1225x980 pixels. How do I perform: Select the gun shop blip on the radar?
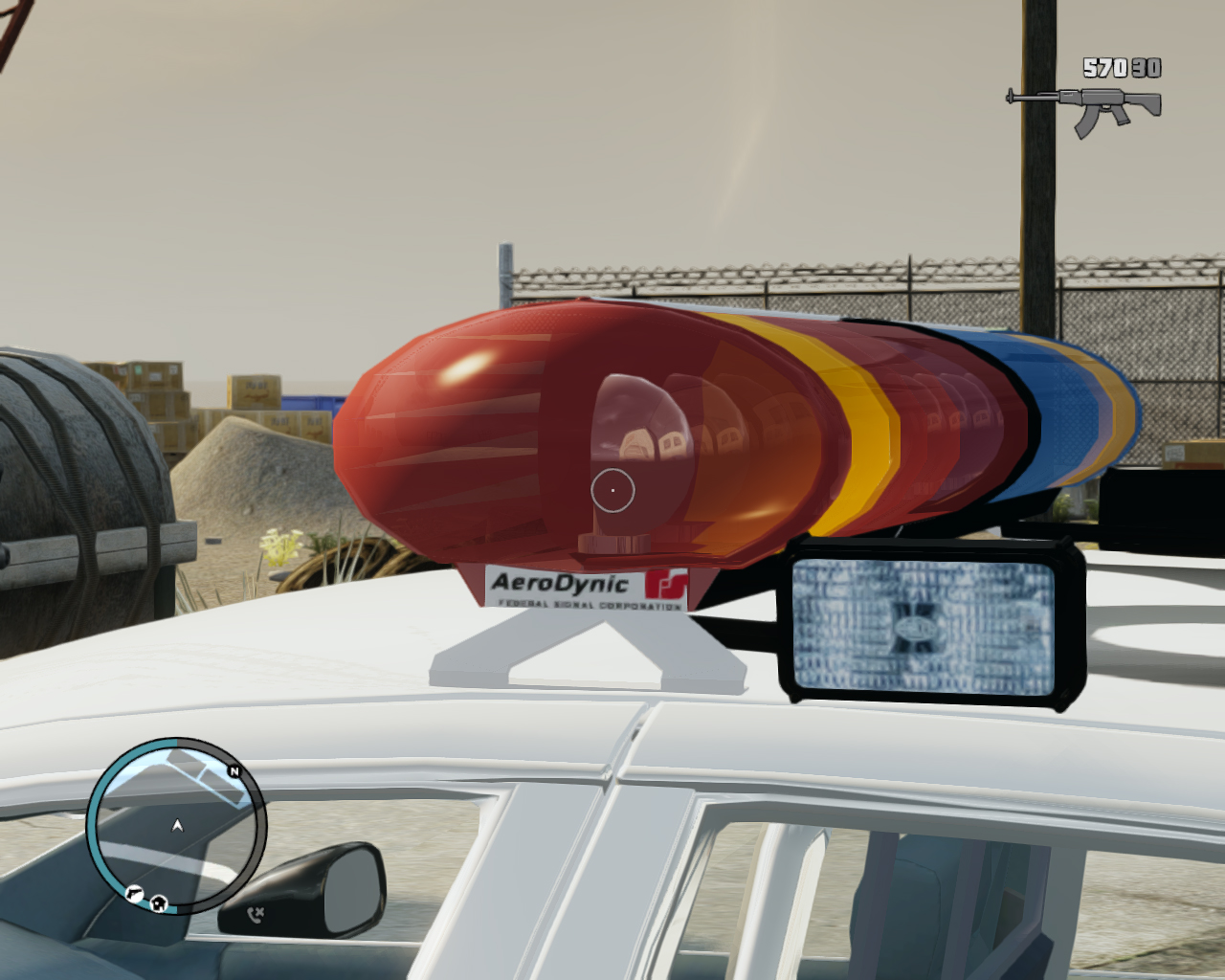click(133, 894)
